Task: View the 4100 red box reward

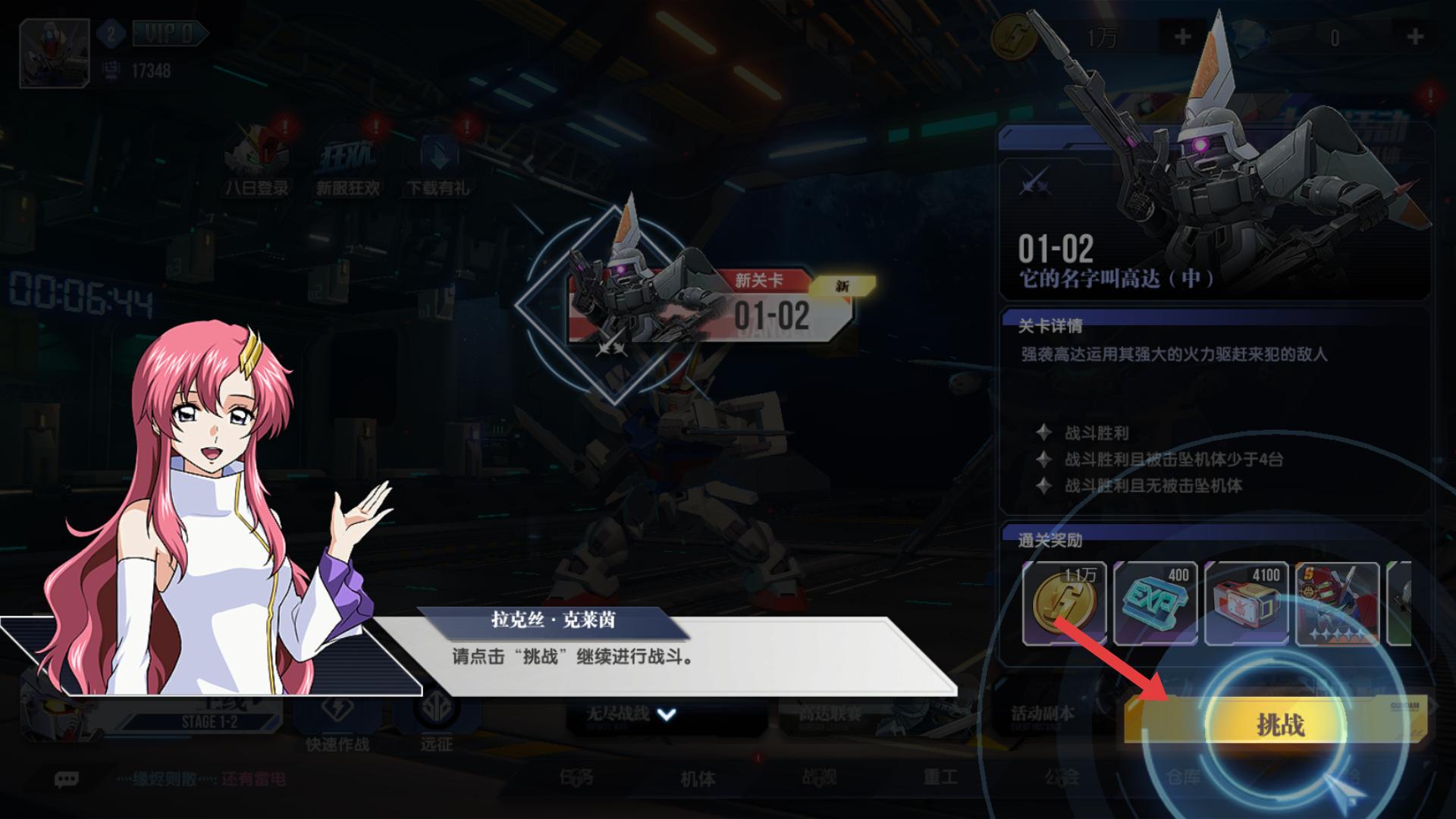Action: [1246, 603]
